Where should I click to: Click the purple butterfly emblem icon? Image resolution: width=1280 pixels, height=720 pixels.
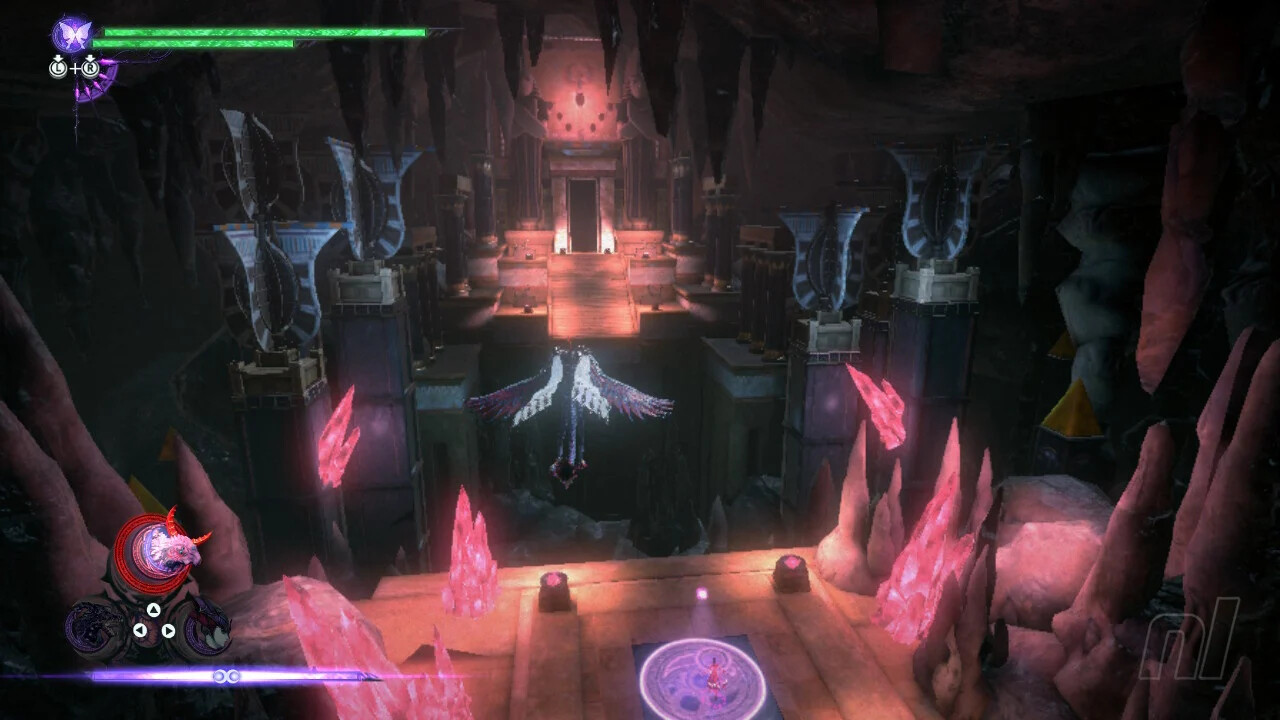[73, 34]
